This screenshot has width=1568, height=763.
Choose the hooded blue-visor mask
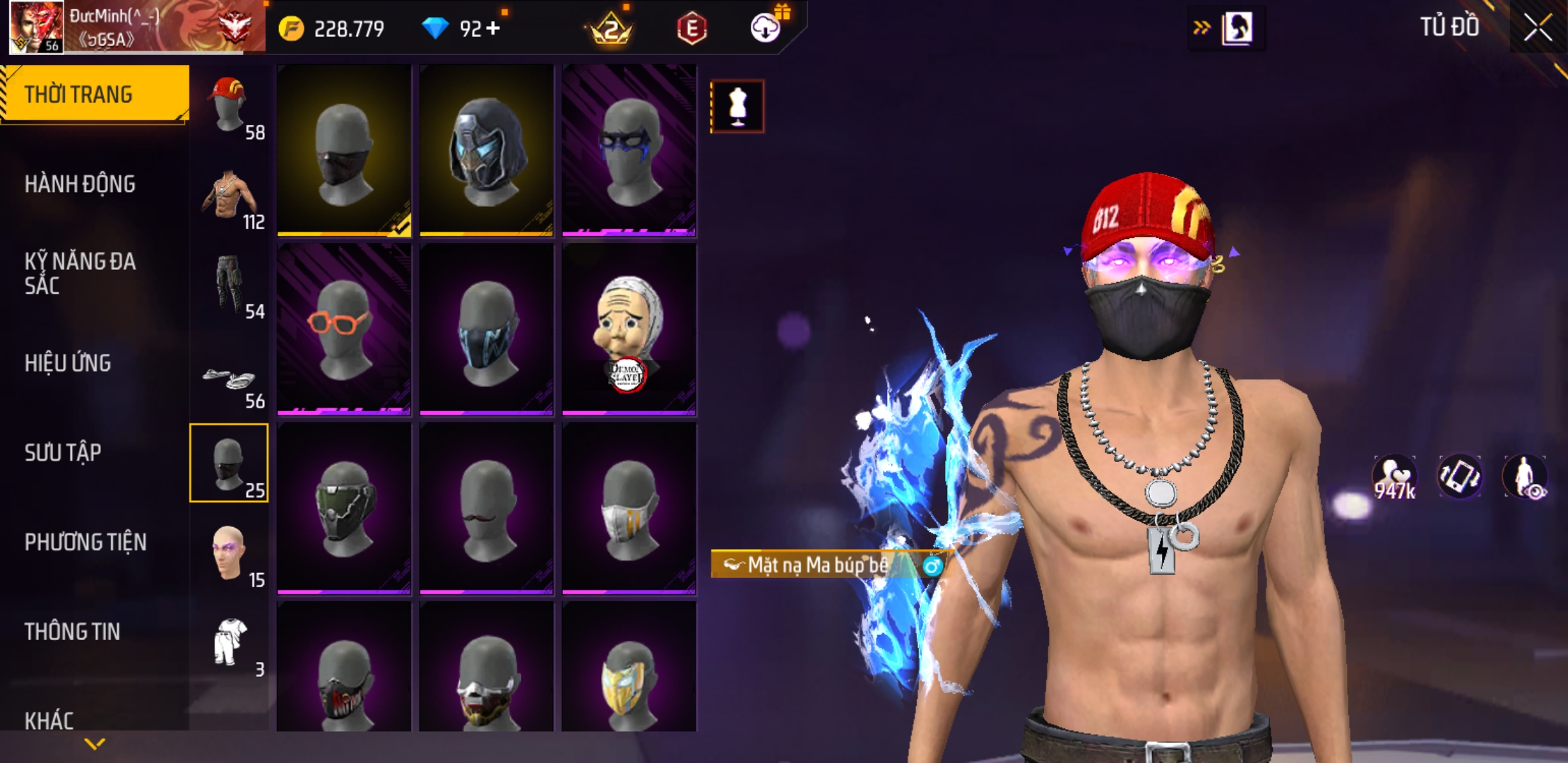487,150
